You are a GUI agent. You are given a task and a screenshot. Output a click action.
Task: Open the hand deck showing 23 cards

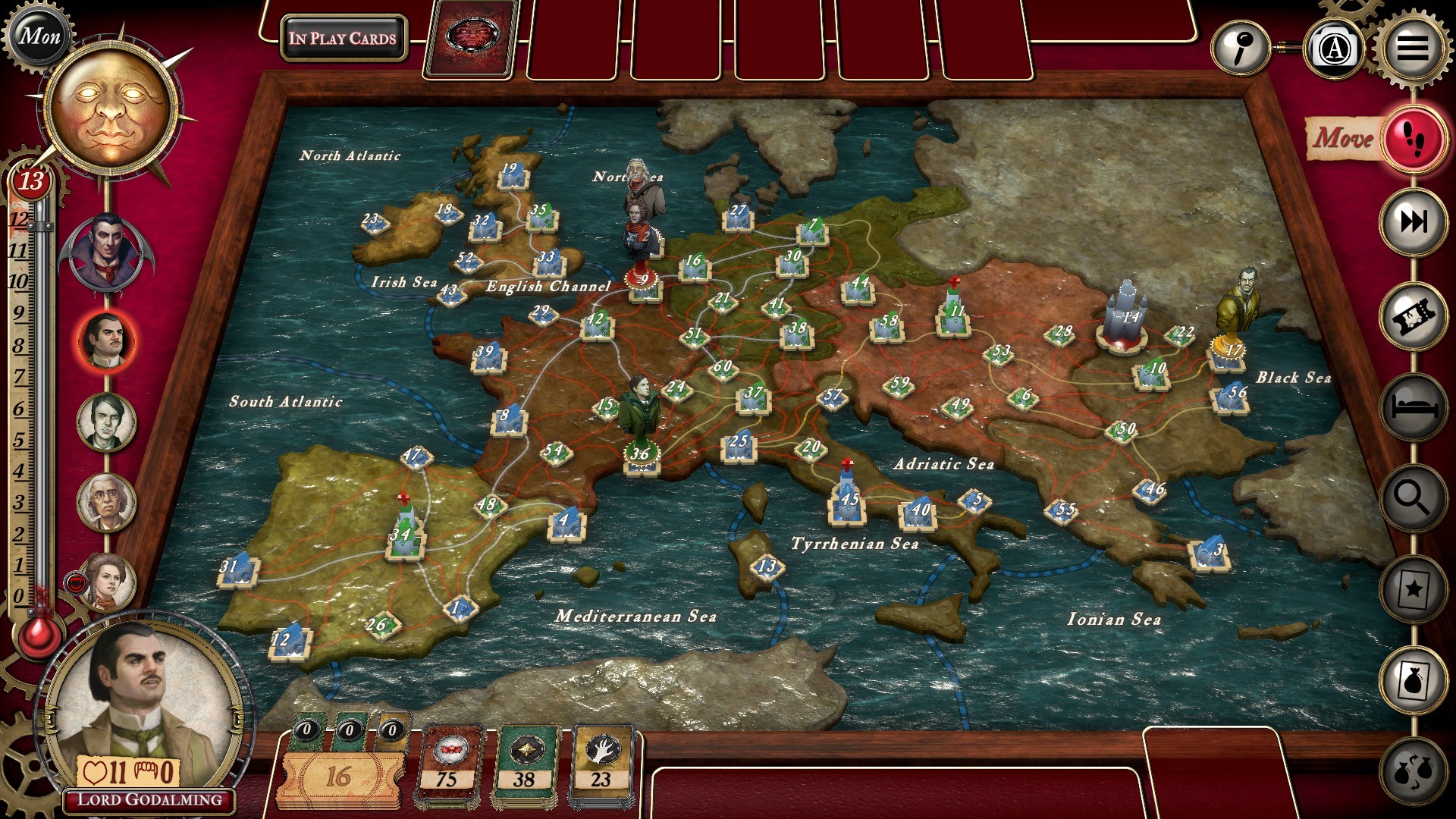point(601,766)
